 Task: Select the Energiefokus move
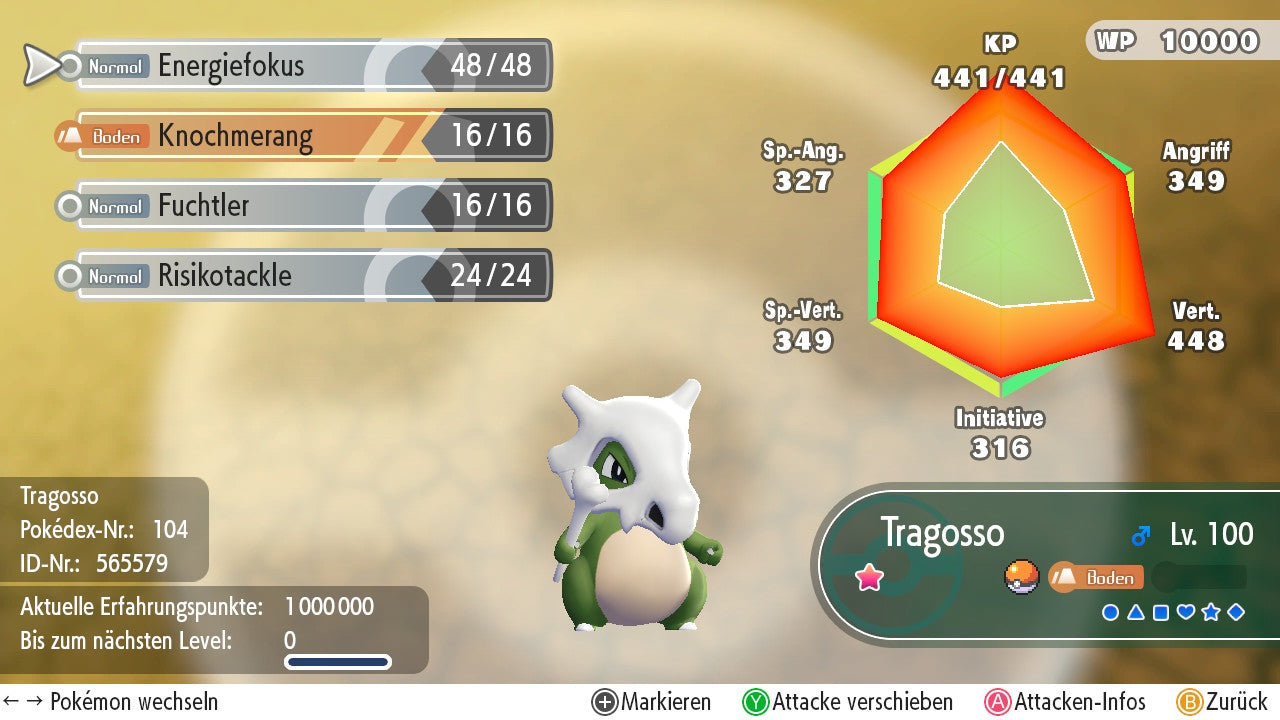click(312, 66)
